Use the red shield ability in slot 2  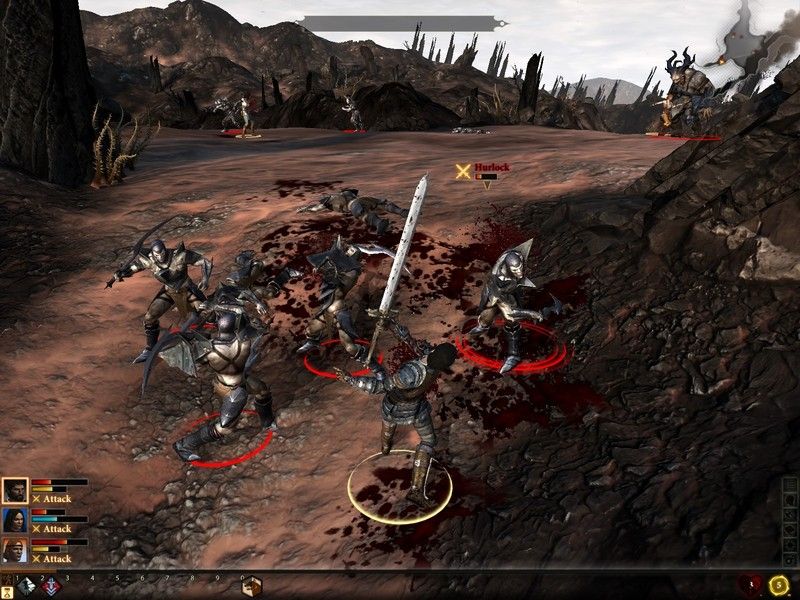point(50,587)
